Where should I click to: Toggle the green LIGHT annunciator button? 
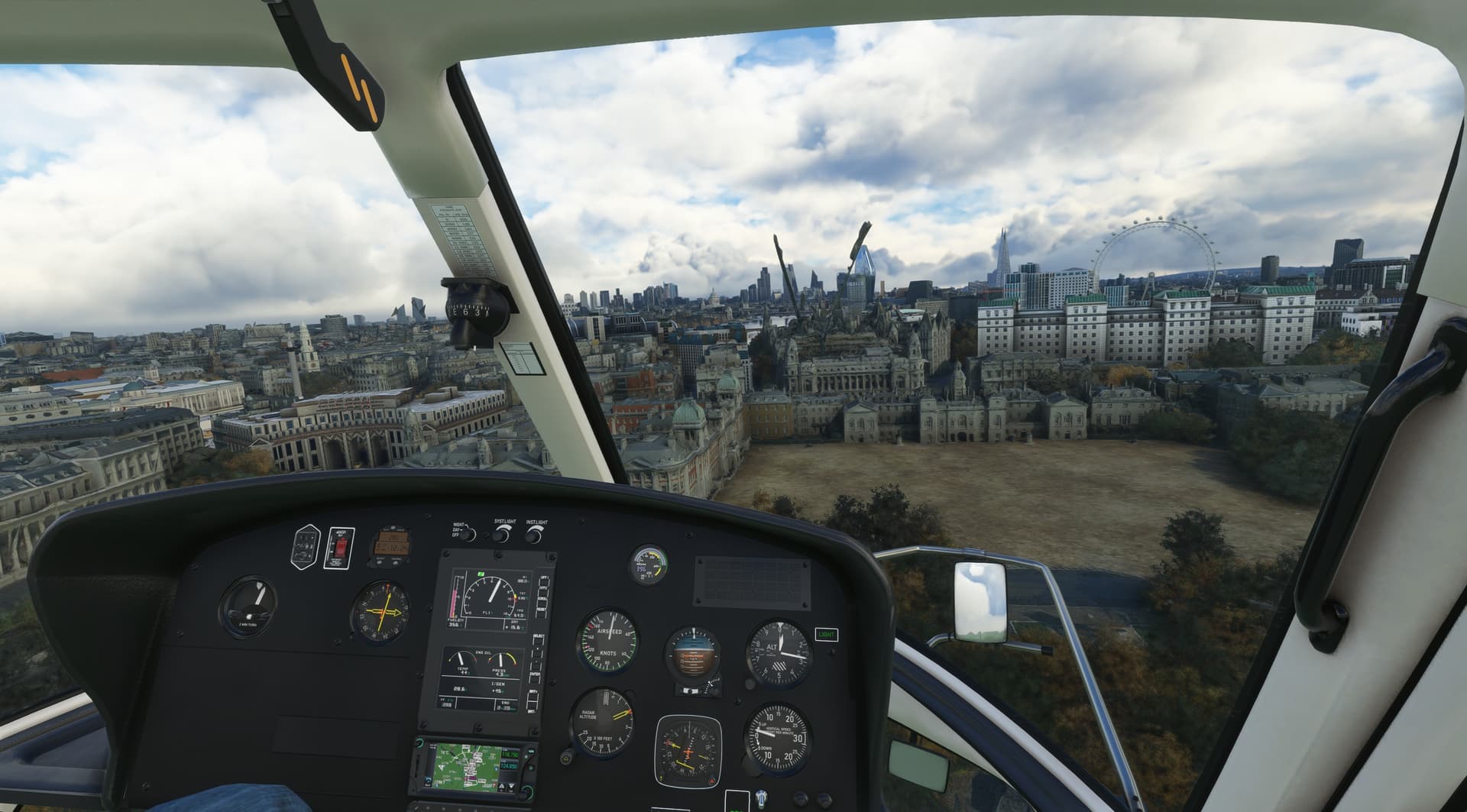pos(826,634)
